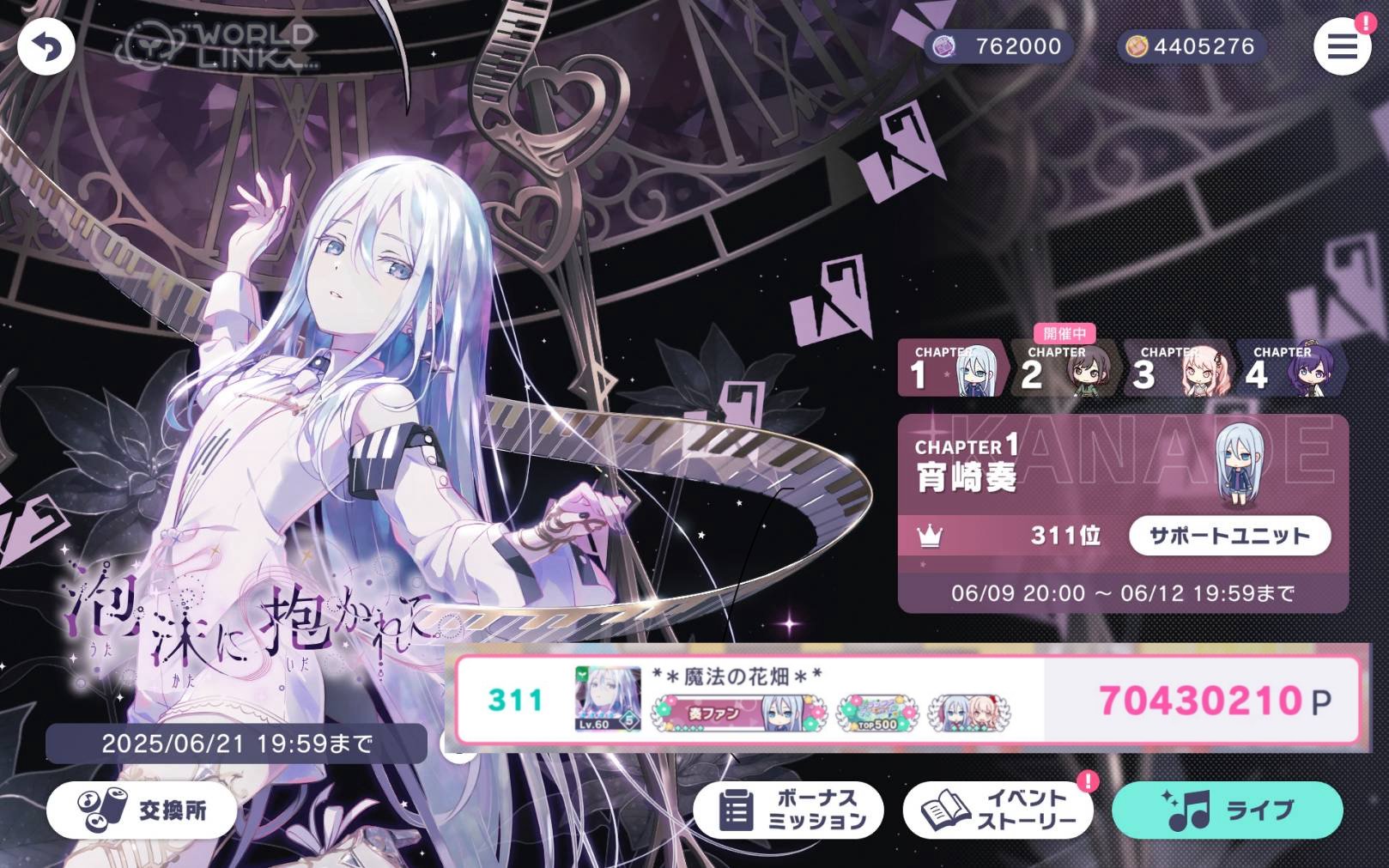Open the 交換所 exchange shop icon
This screenshot has height=868, width=1389.
click(x=101, y=808)
